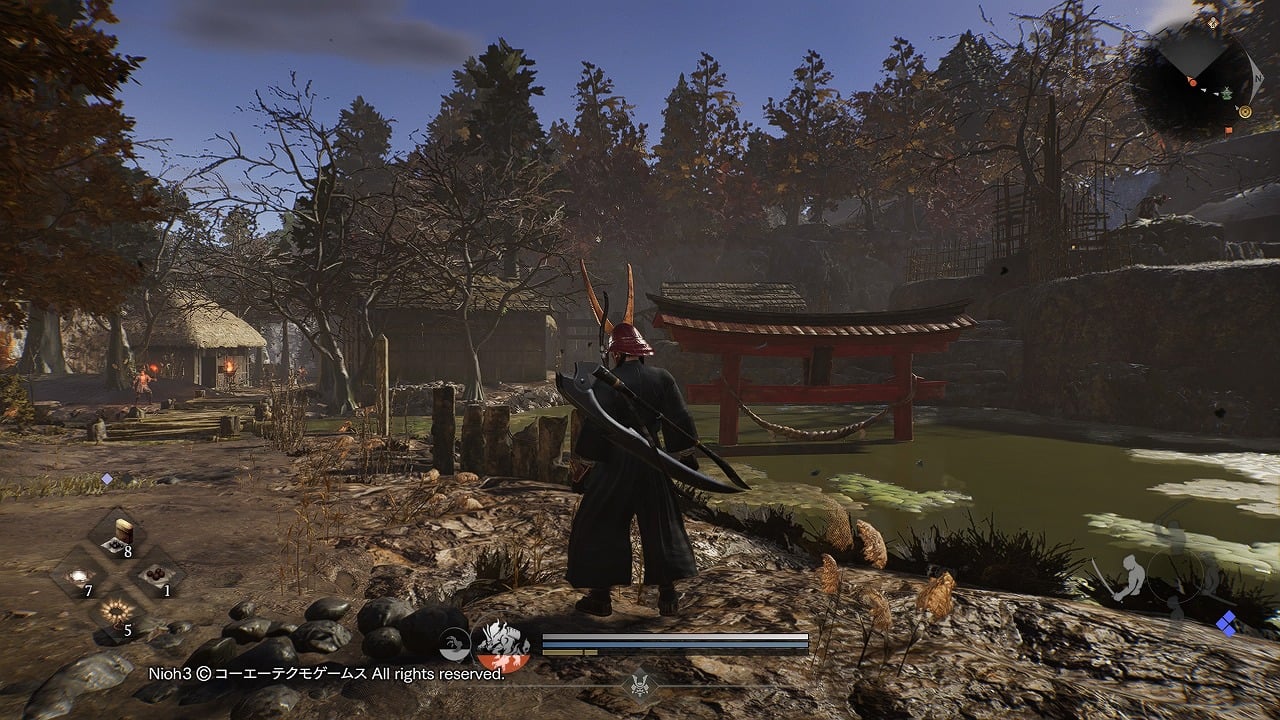The width and height of the screenshot is (1280, 720).
Task: Click the blue diamond cluster indicator
Action: [x=1227, y=624]
